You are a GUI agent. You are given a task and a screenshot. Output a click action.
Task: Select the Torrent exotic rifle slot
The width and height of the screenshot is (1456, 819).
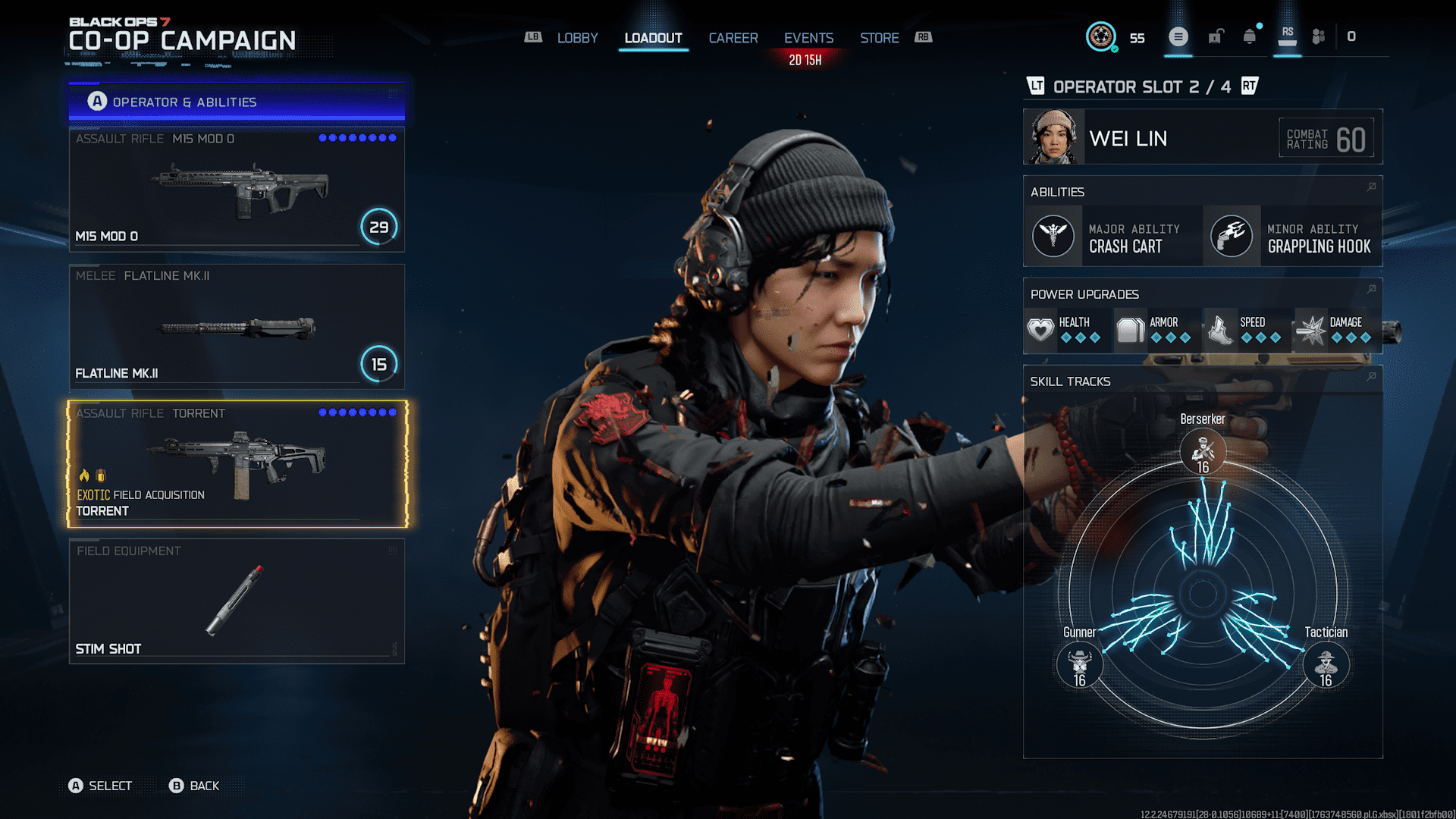click(x=237, y=464)
